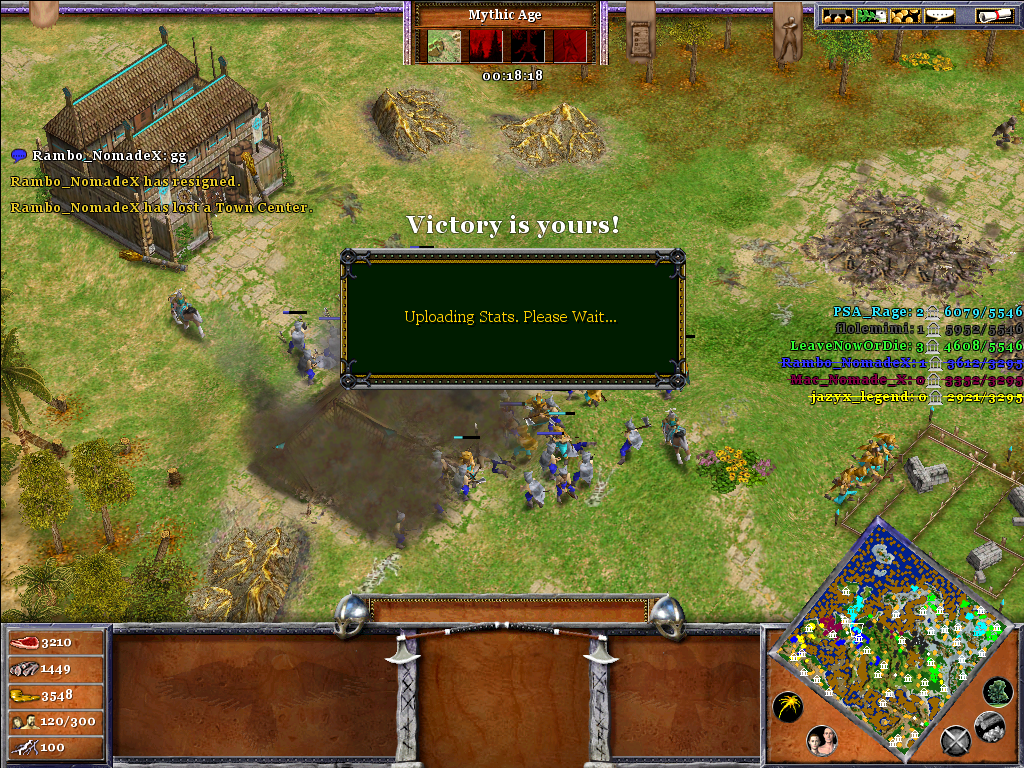
Task: Open the objectives checklist banner
Action: 639,36
